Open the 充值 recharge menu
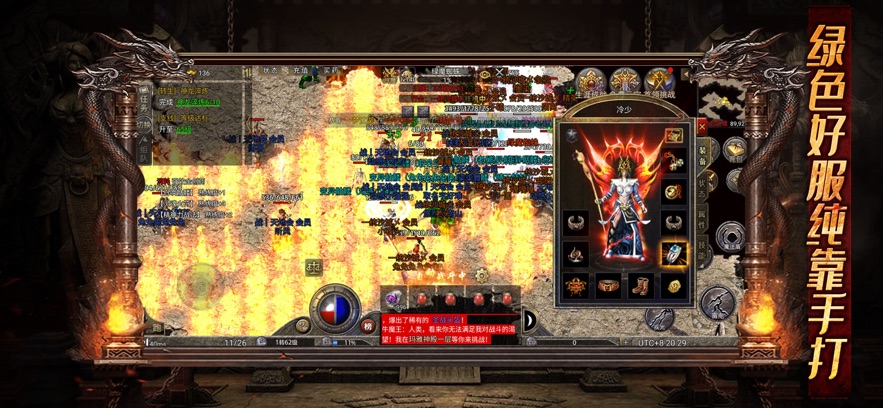The height and width of the screenshot is (408, 883). [299, 71]
